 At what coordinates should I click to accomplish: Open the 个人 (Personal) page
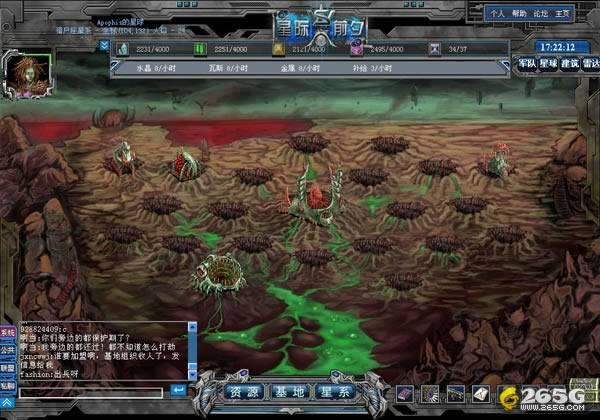497,15
